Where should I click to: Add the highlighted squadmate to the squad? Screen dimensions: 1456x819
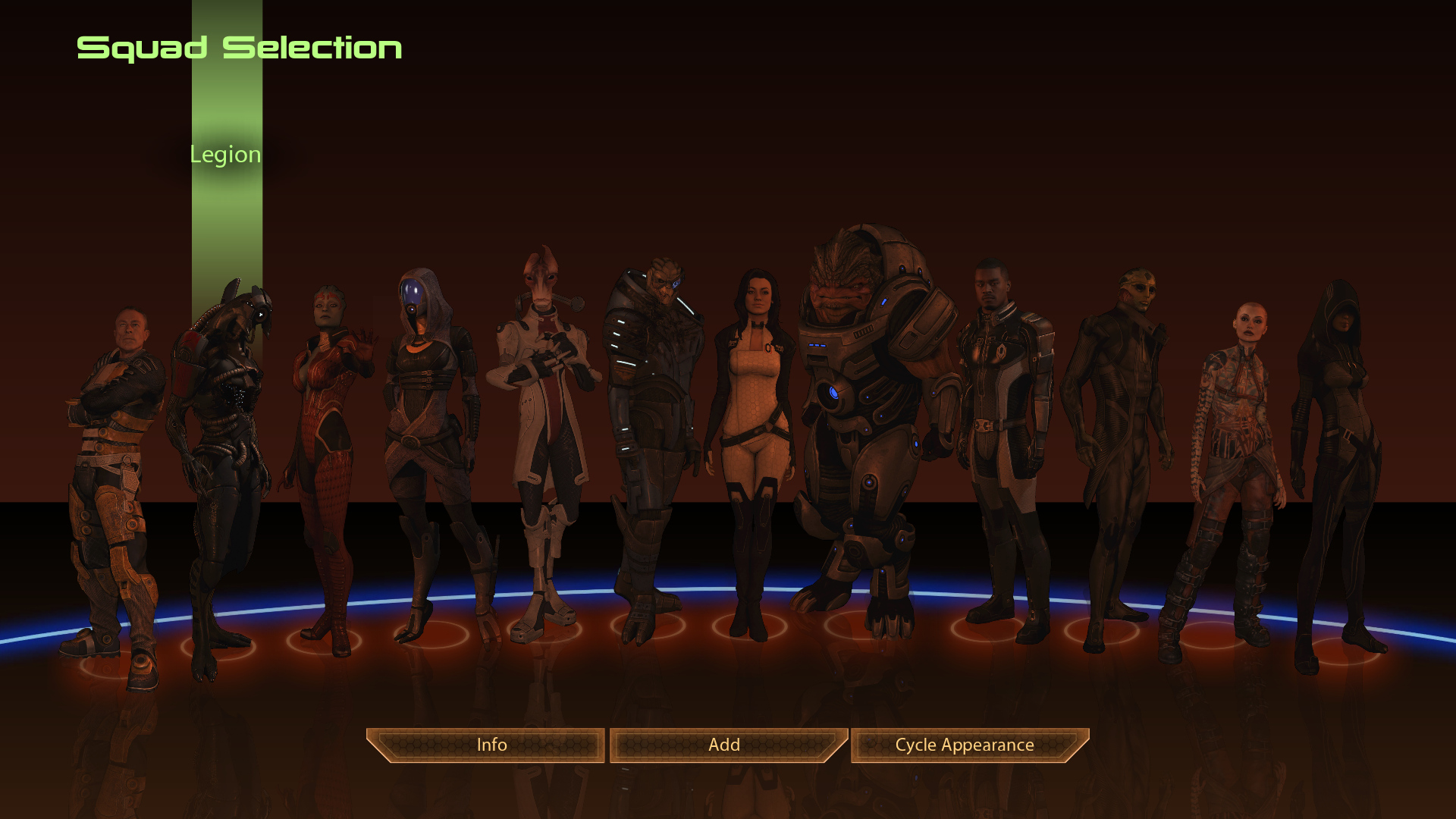click(x=725, y=745)
